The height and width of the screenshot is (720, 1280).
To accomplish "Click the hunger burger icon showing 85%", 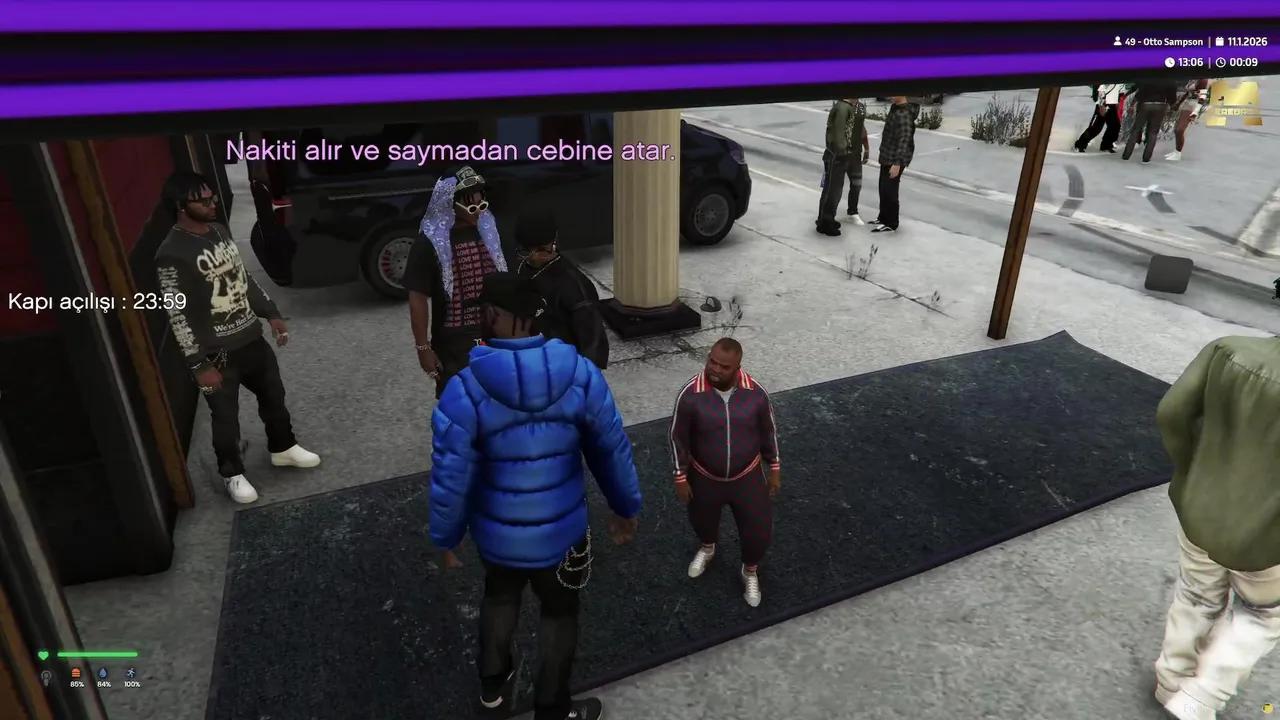I will tap(77, 673).
